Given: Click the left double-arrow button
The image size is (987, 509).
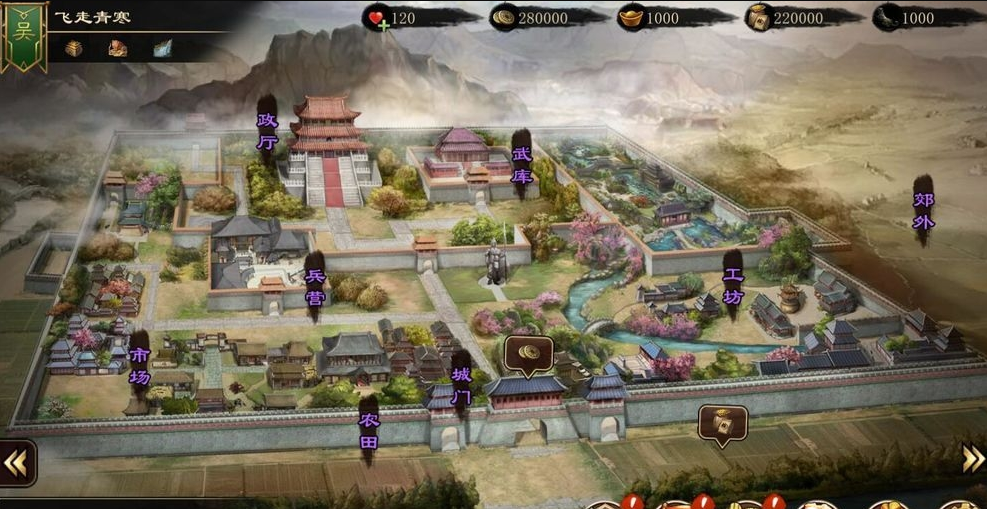Looking at the screenshot, I should click(x=17, y=461).
